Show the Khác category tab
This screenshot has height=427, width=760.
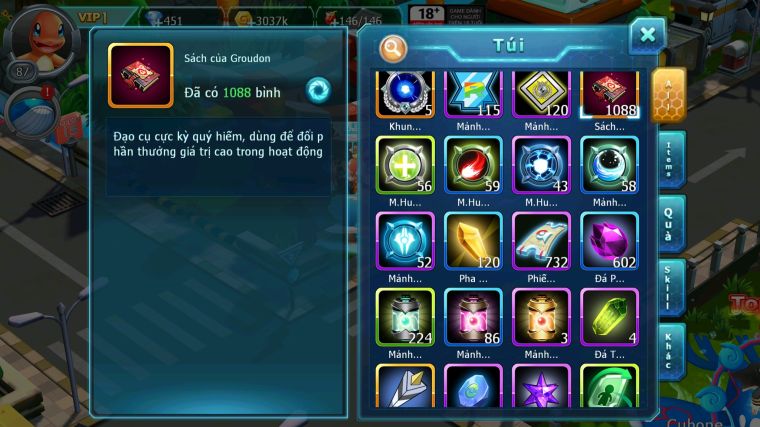tap(670, 351)
